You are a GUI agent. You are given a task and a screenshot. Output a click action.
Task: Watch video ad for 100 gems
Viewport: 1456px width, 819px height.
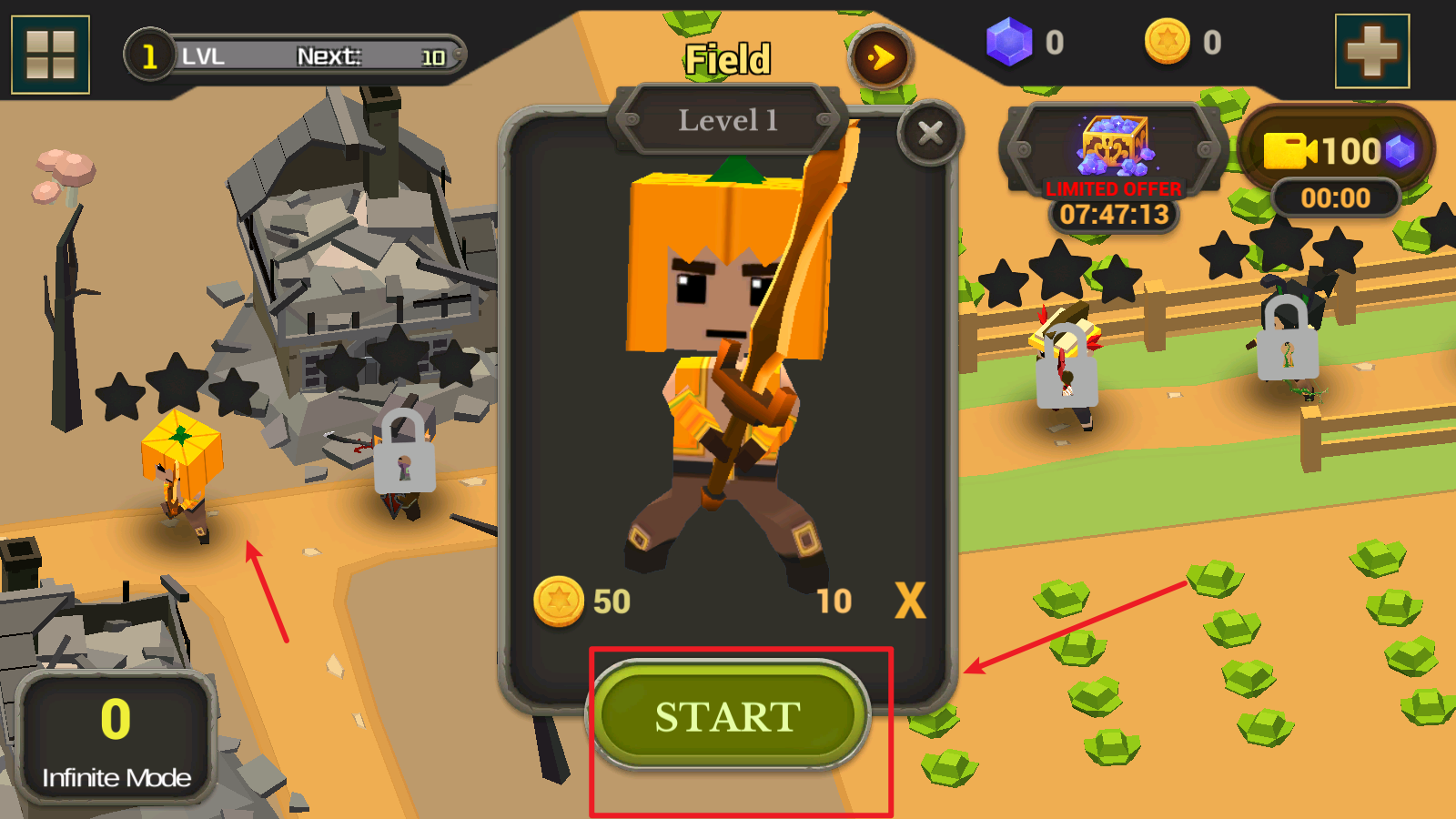click(x=1336, y=151)
